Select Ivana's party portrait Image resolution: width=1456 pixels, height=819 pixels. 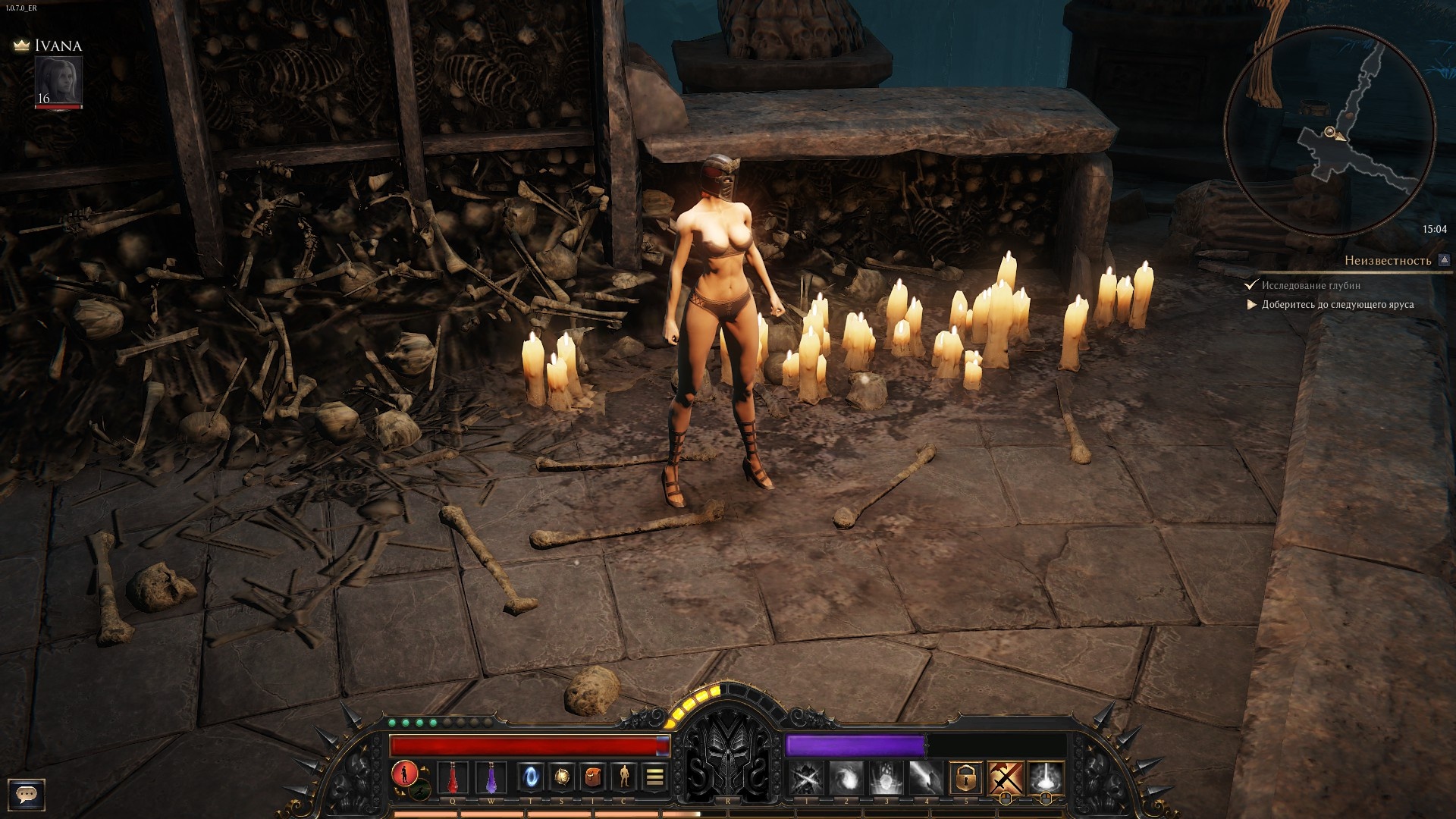[x=58, y=80]
